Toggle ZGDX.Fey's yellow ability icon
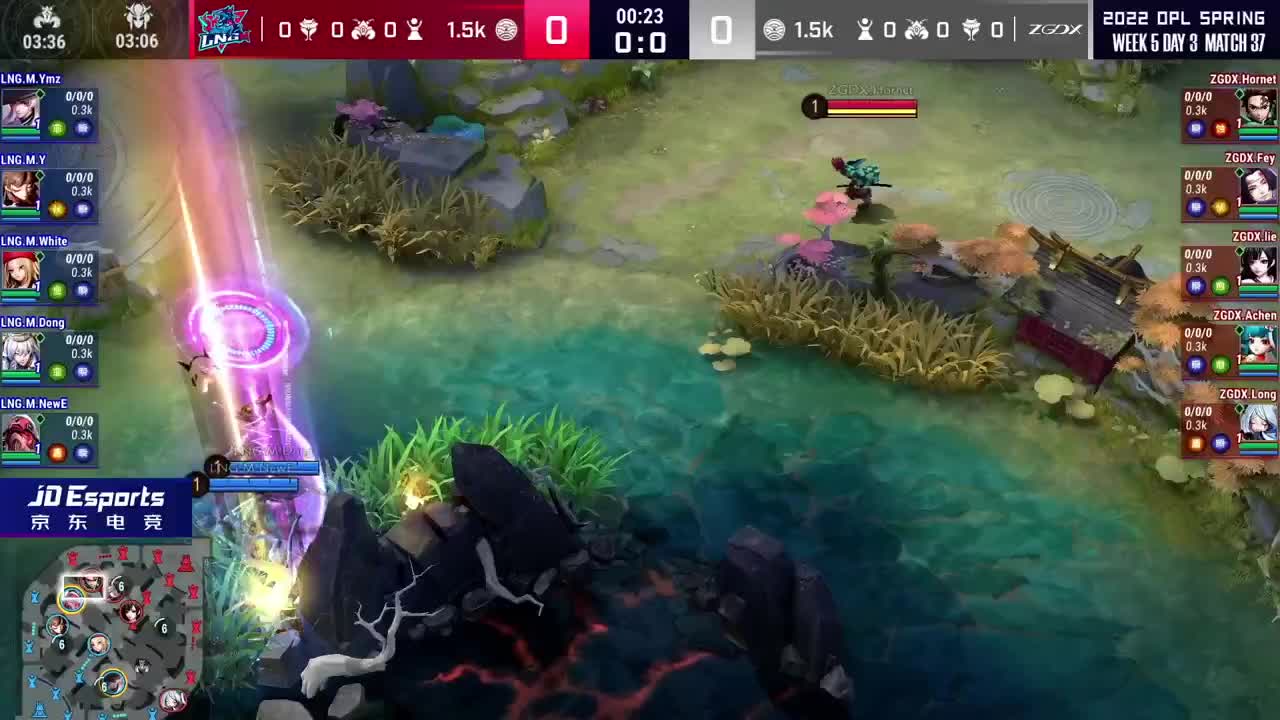The image size is (1280, 720). click(x=1221, y=207)
